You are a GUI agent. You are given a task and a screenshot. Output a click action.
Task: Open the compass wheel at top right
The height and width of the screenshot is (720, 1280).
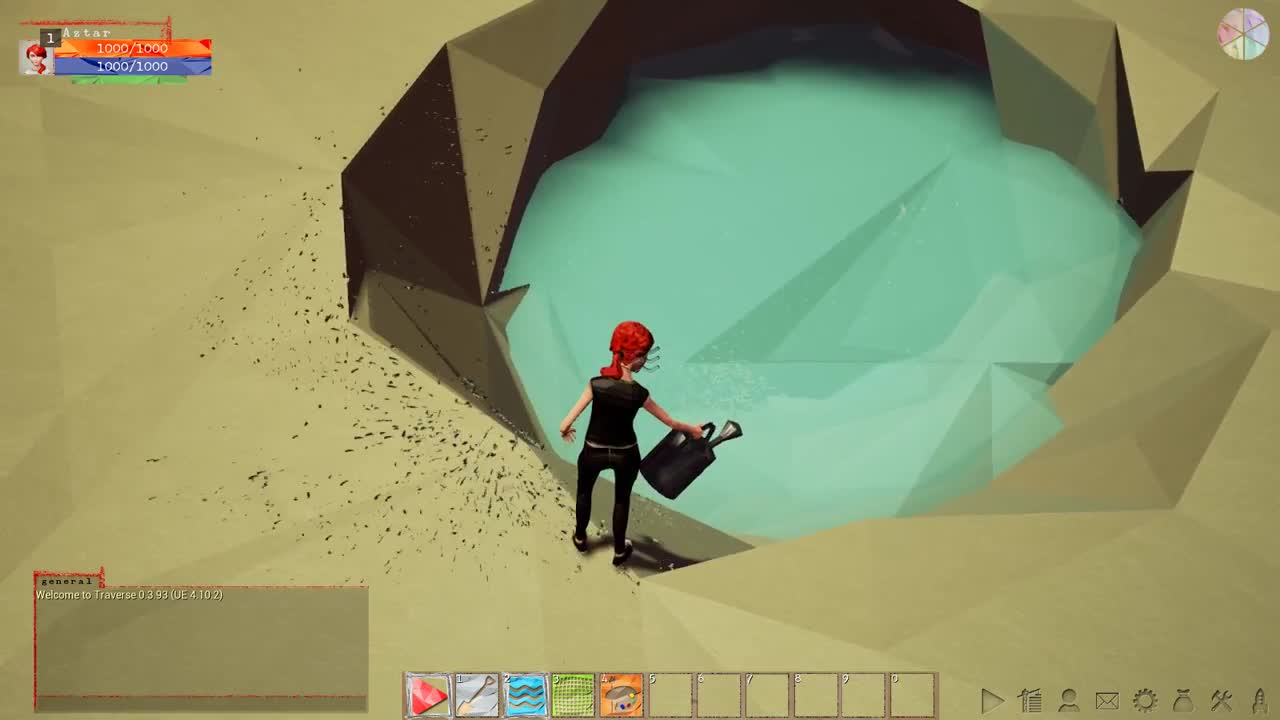(x=1244, y=34)
